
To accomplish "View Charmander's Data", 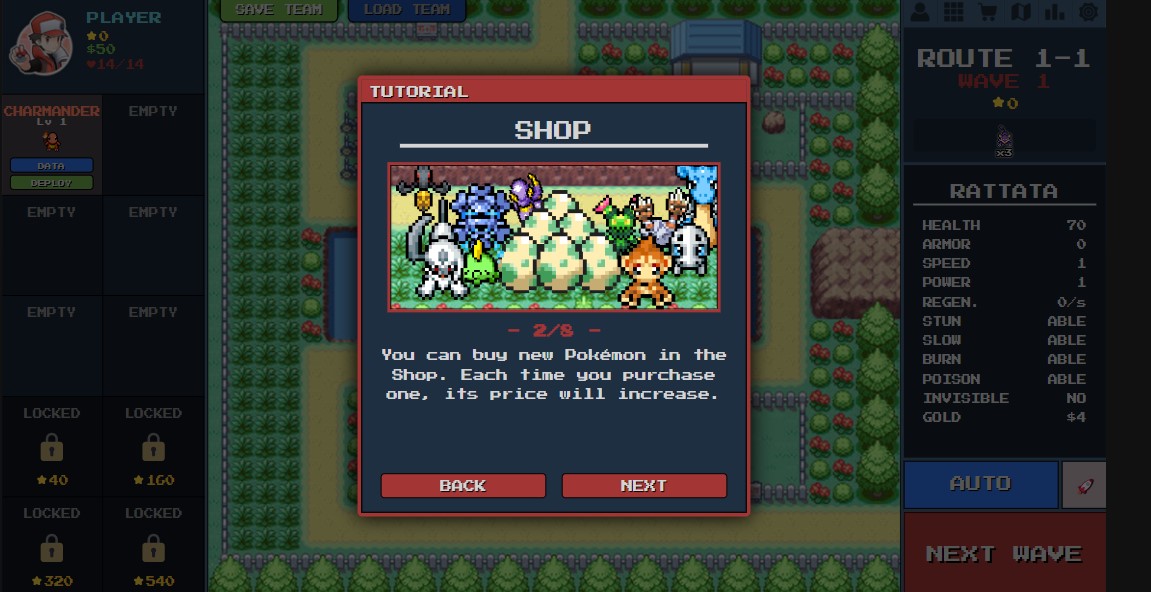I will (51, 165).
